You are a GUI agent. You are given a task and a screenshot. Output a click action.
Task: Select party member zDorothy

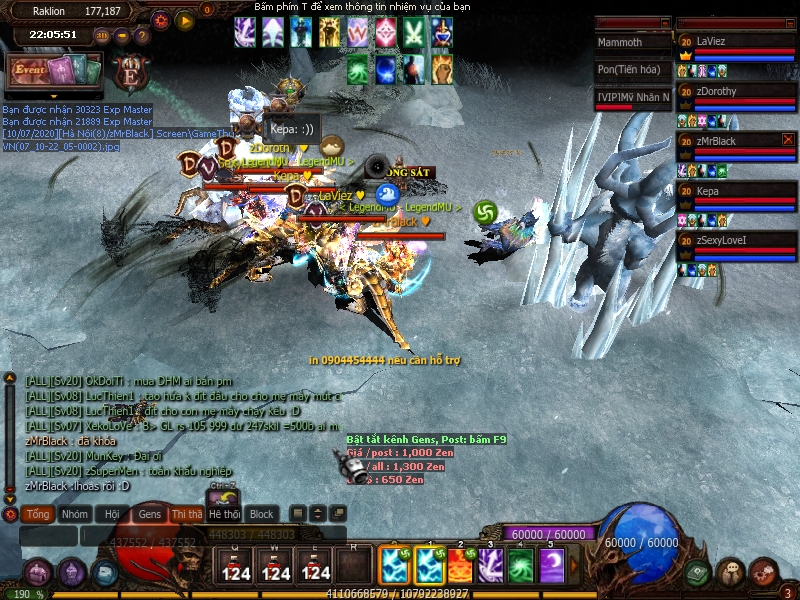(735, 91)
